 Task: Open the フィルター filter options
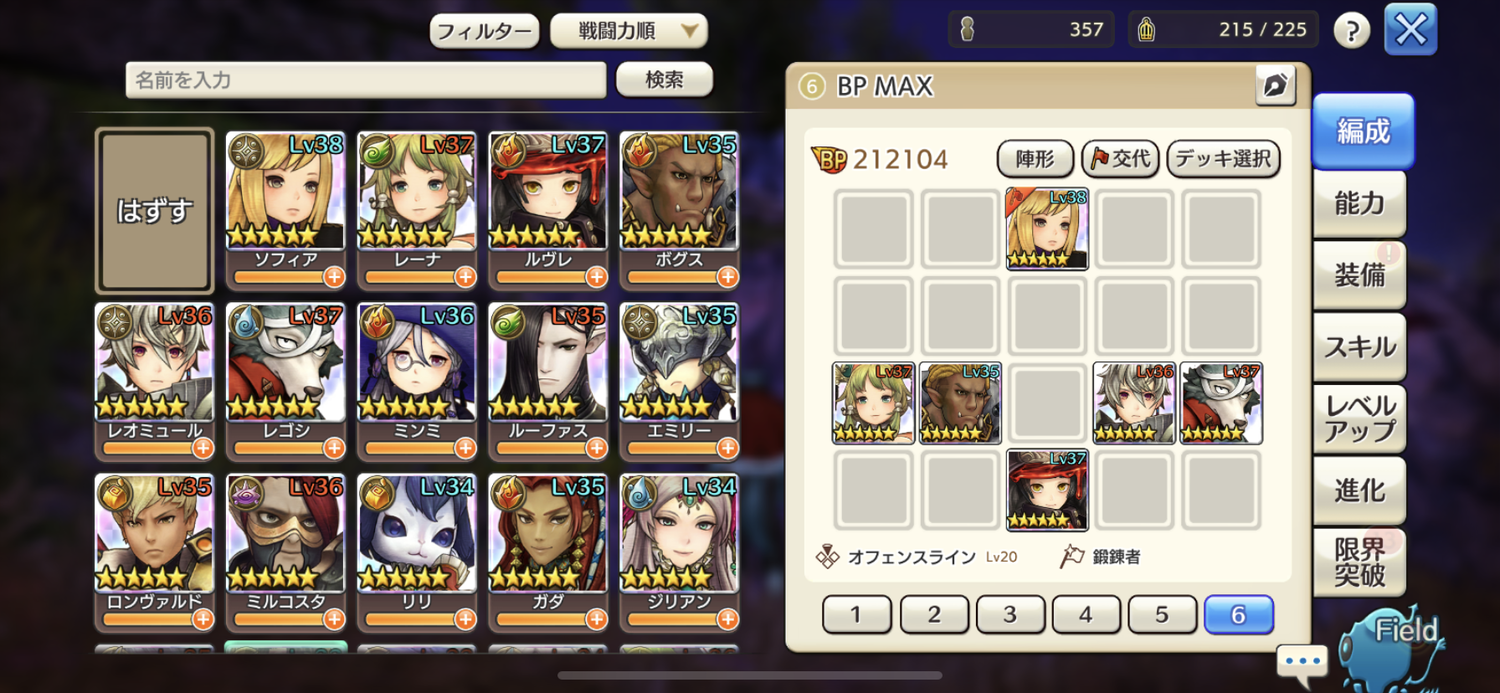484,31
